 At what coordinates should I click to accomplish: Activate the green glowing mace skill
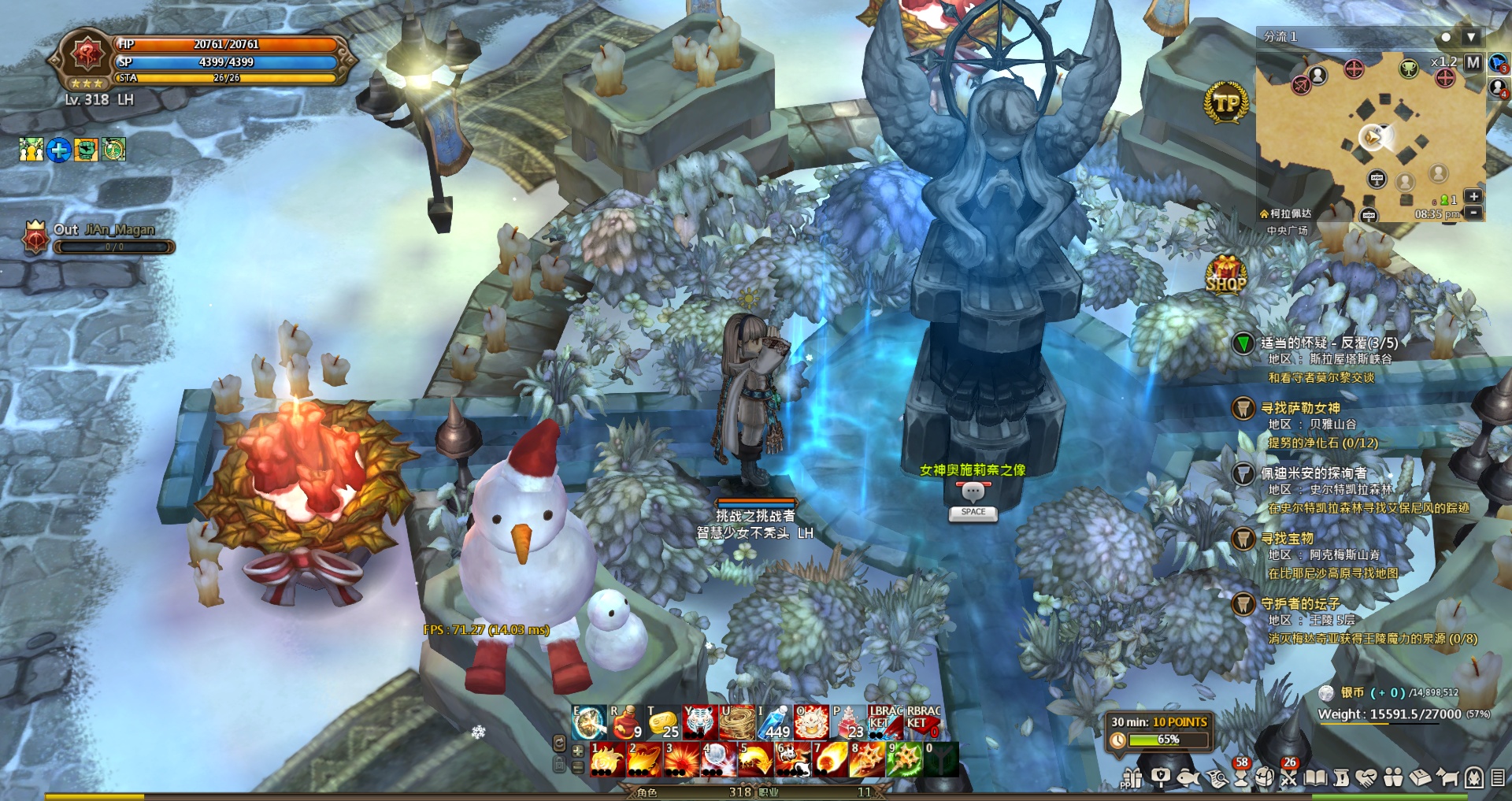tap(903, 760)
